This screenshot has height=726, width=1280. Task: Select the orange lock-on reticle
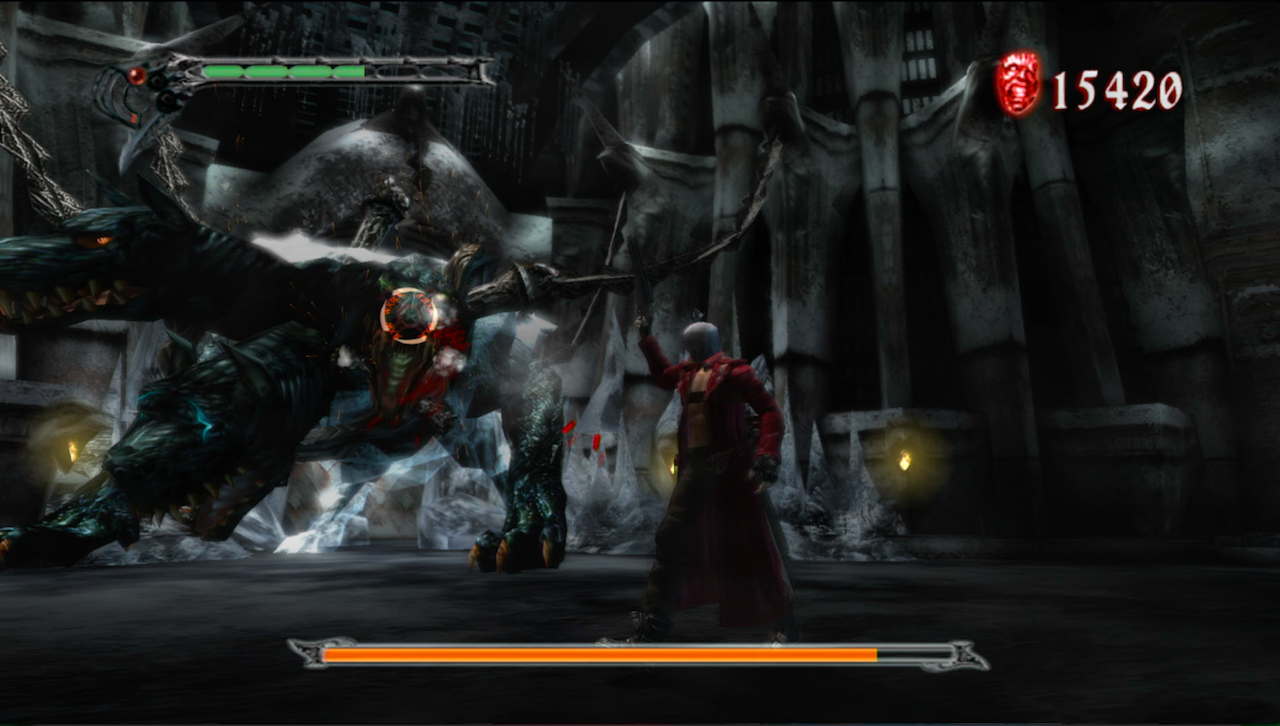[x=409, y=315]
